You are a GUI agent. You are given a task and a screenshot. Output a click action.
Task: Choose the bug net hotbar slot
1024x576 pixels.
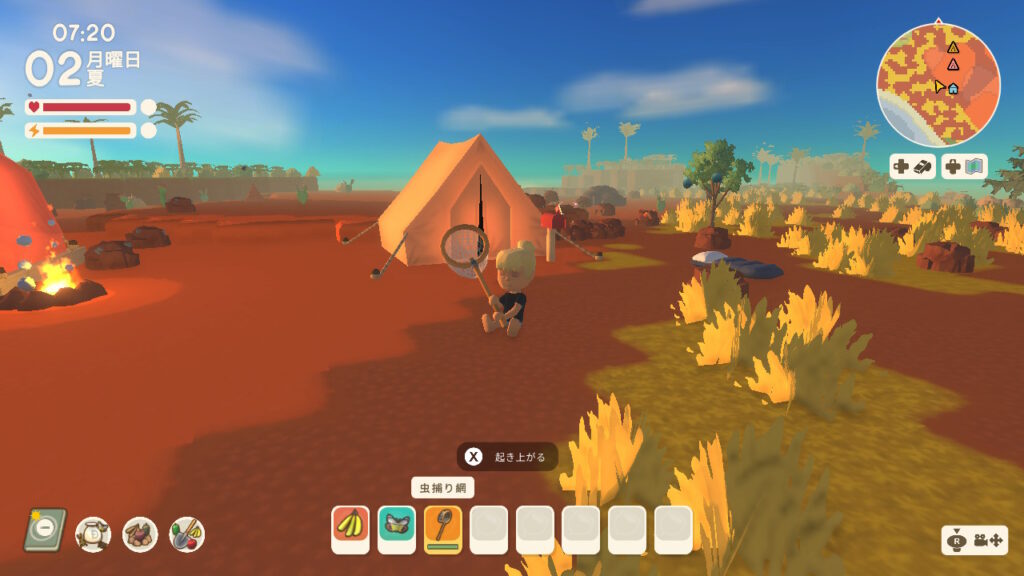(x=443, y=528)
